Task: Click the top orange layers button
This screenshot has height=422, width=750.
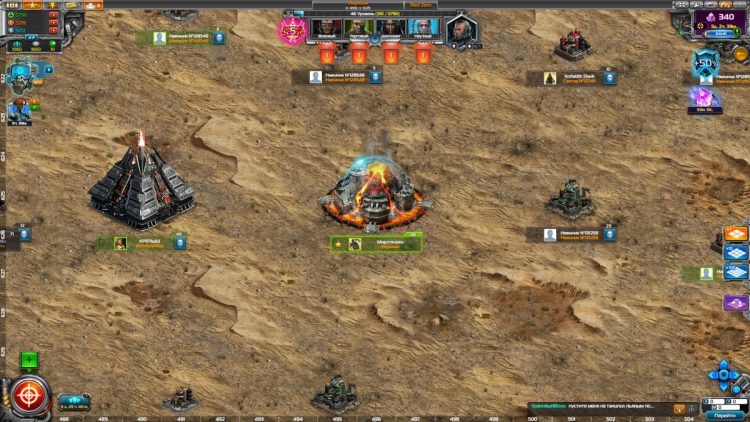Action: point(736,235)
